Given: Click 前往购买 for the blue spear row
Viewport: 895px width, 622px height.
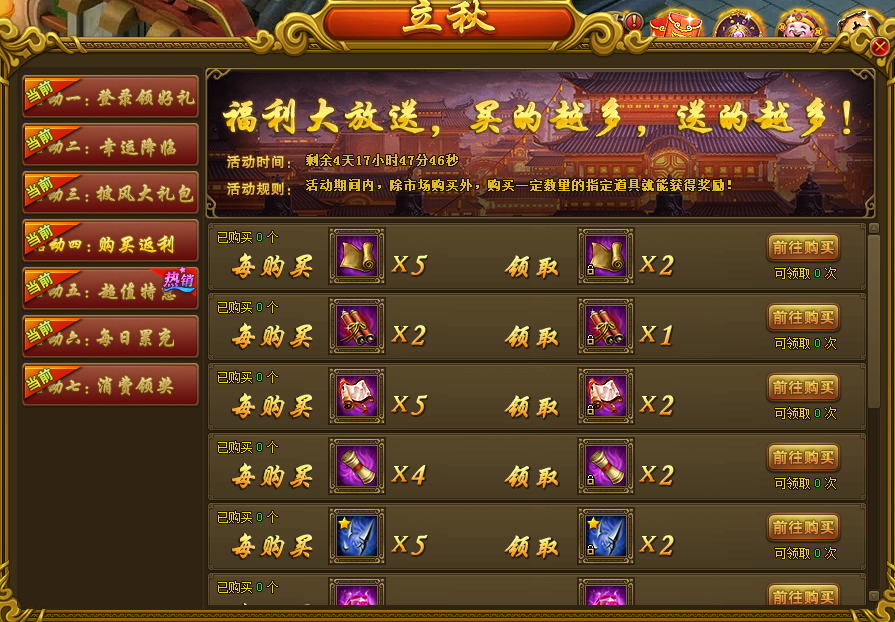Looking at the screenshot, I should click(x=803, y=528).
